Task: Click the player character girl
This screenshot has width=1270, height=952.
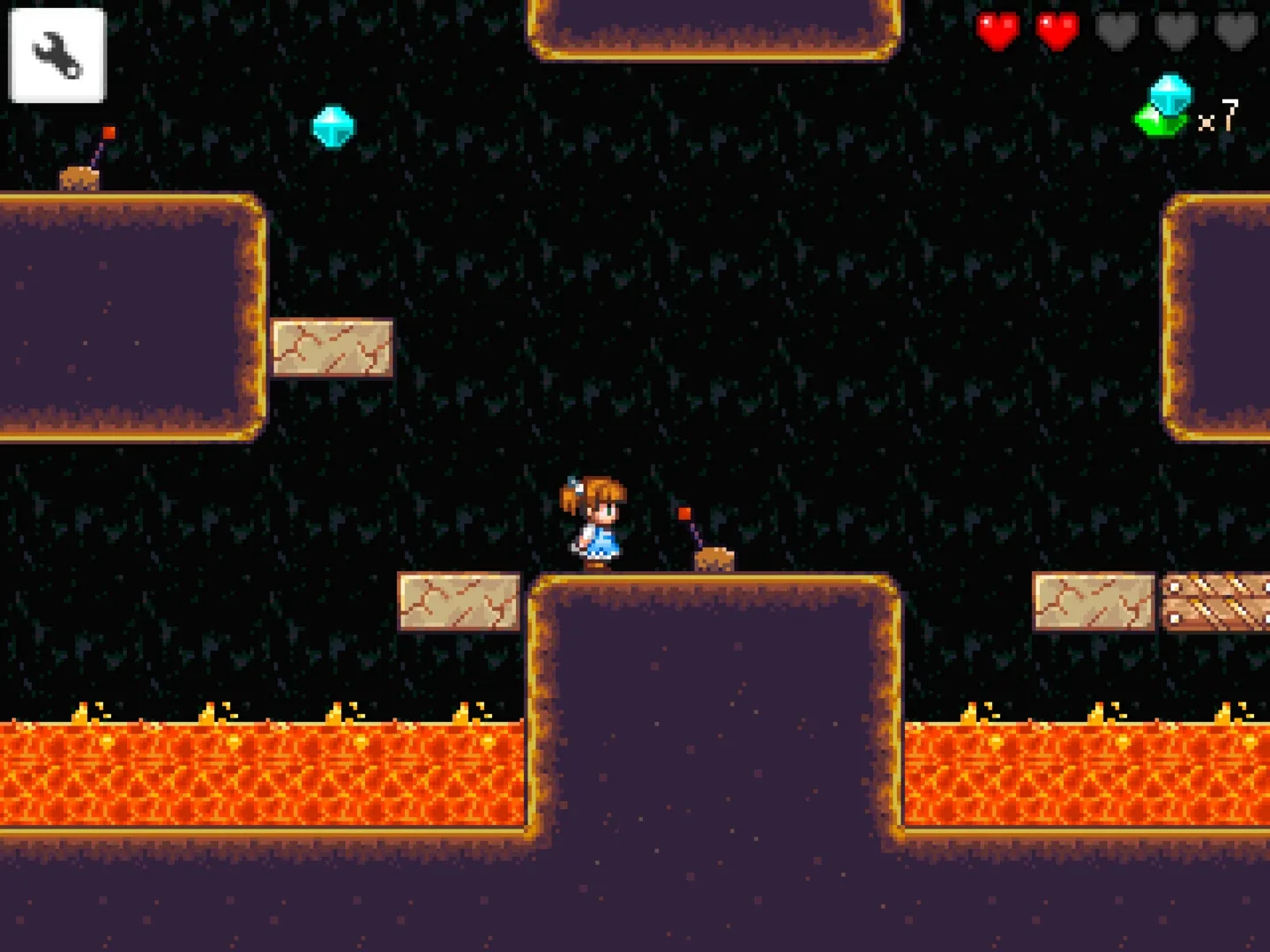Action: coord(593,520)
